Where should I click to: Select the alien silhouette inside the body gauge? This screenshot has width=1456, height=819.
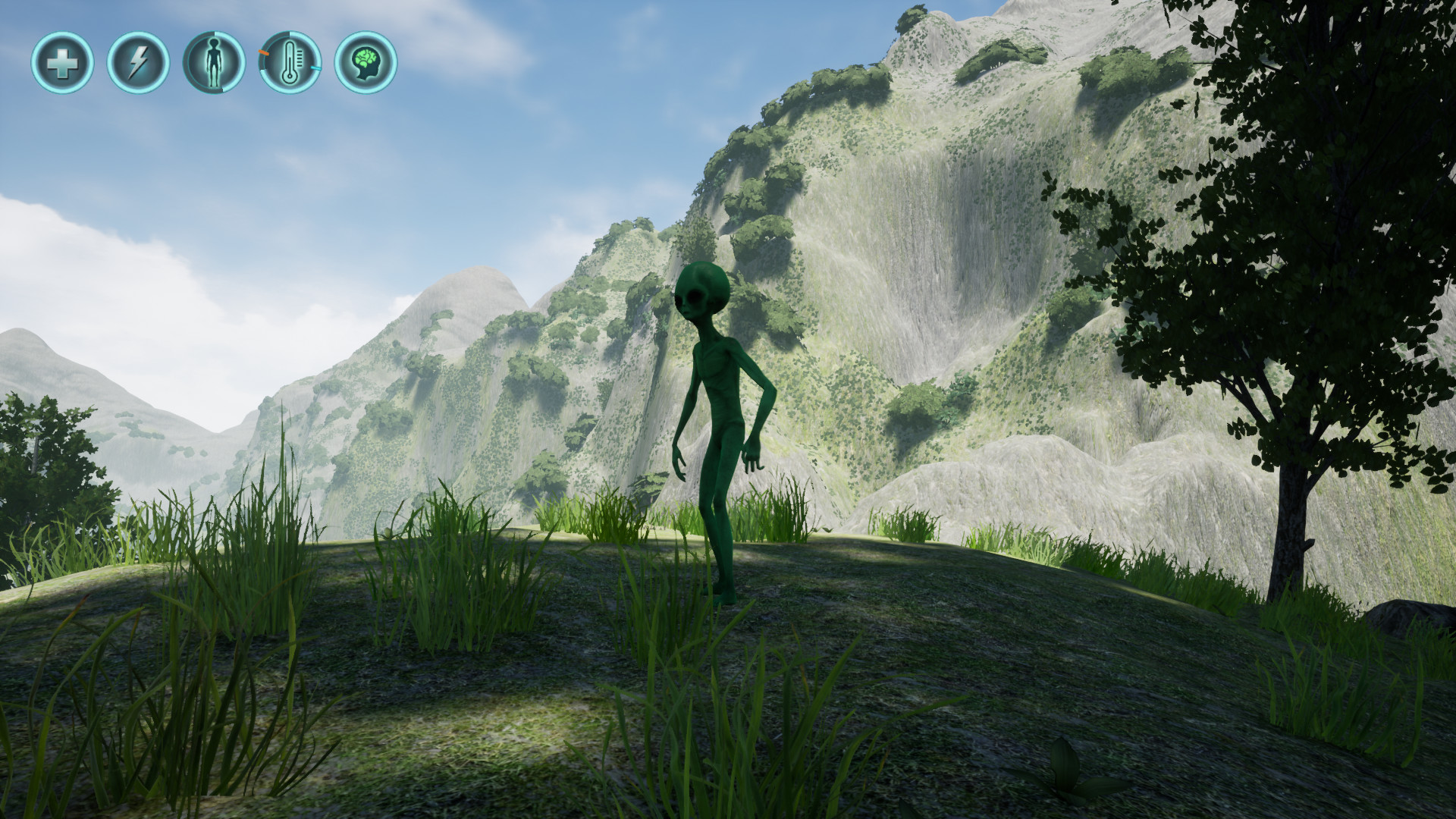[x=214, y=62]
